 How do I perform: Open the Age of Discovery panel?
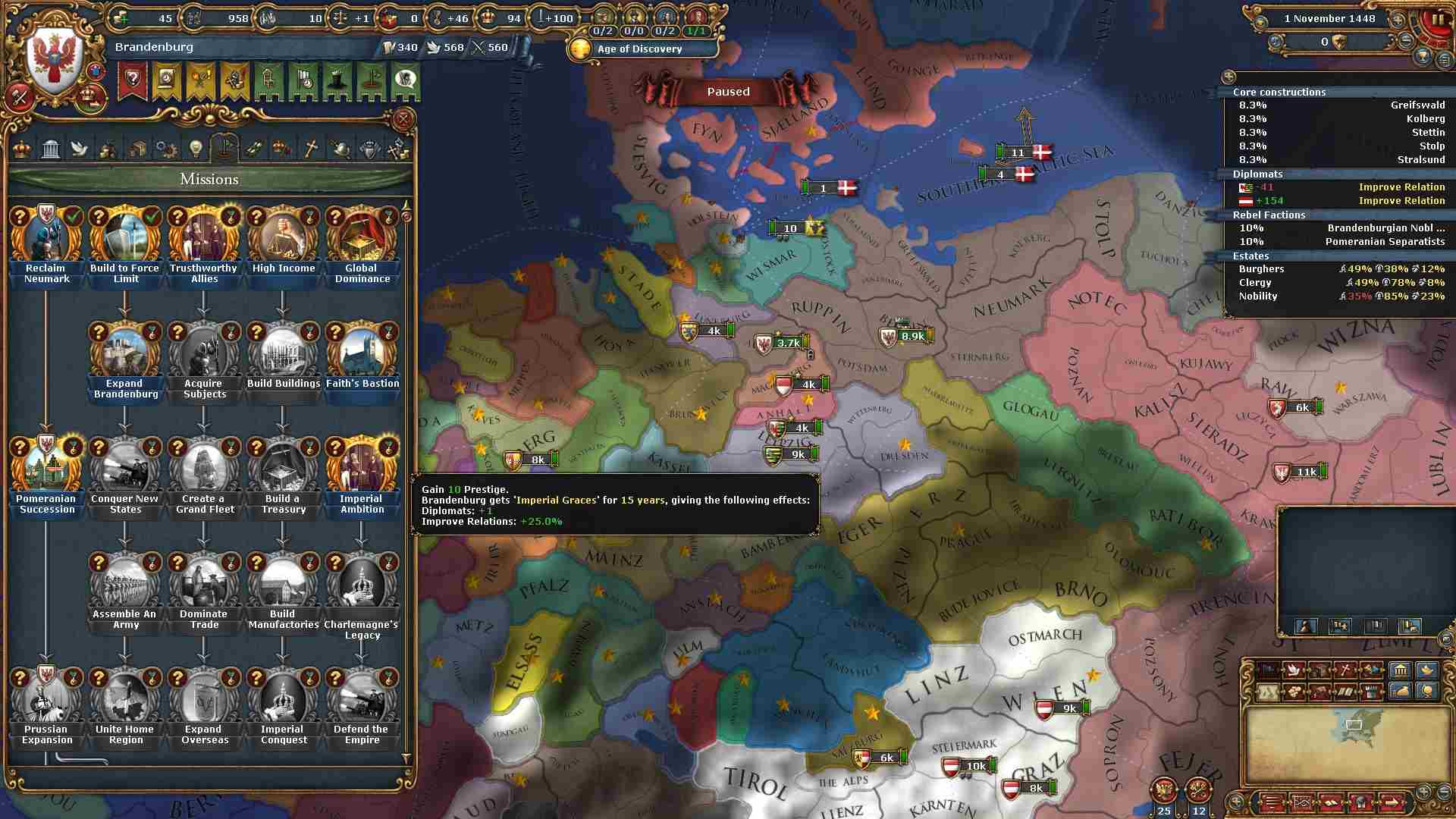point(639,49)
